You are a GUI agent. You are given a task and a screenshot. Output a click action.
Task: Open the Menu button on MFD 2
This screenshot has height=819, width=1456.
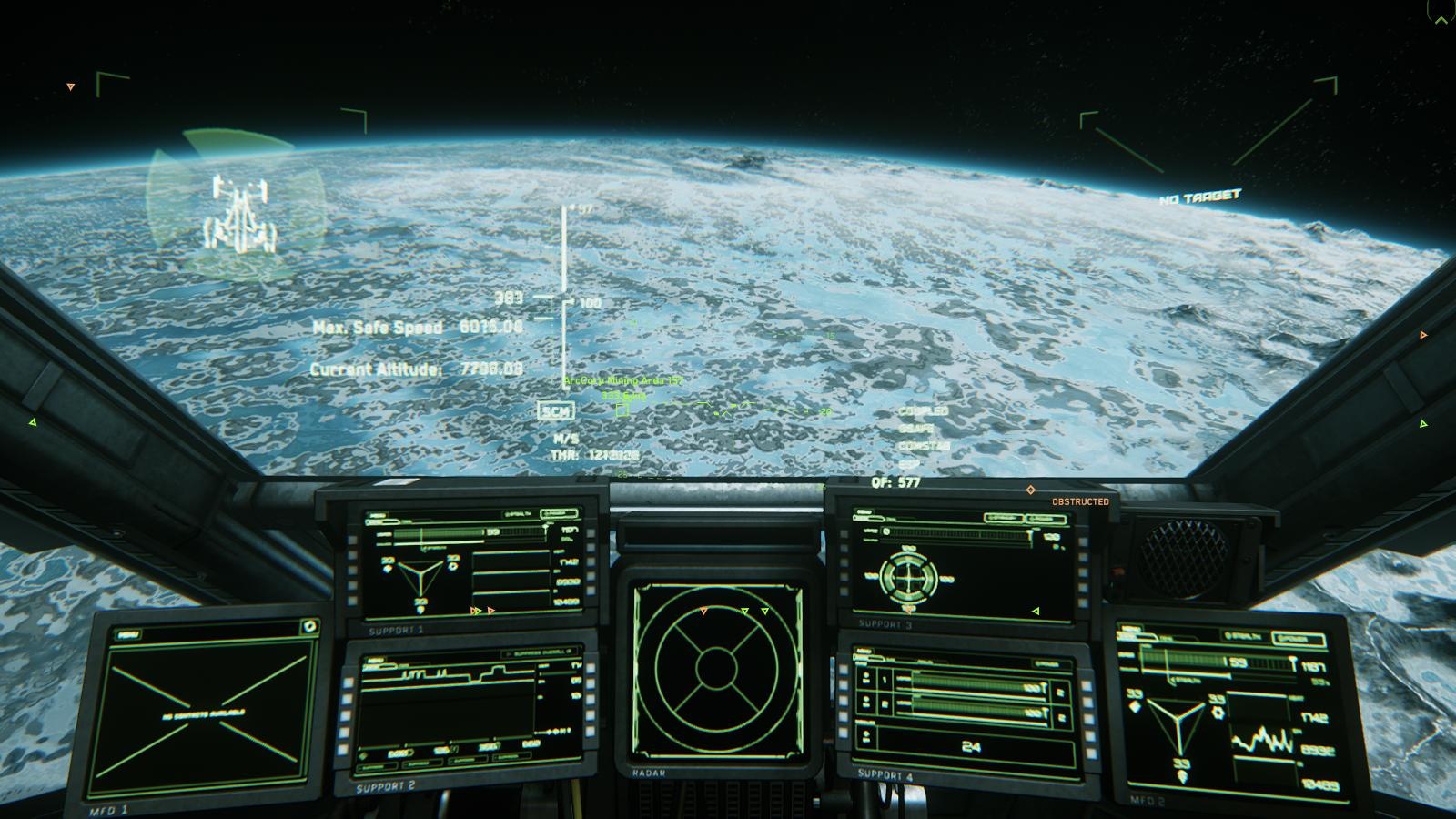(1129, 630)
